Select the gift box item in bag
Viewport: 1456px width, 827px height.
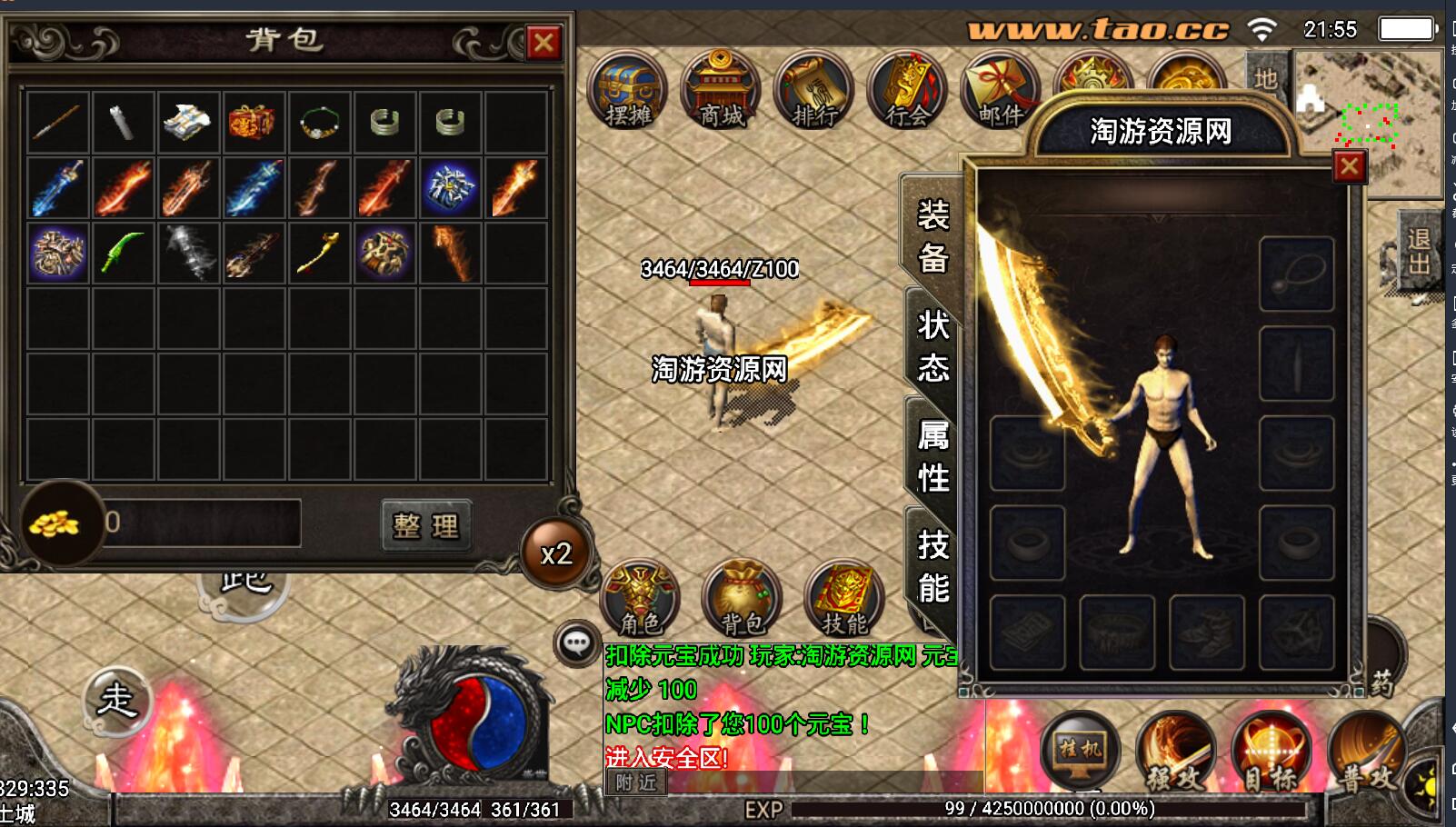[253, 122]
